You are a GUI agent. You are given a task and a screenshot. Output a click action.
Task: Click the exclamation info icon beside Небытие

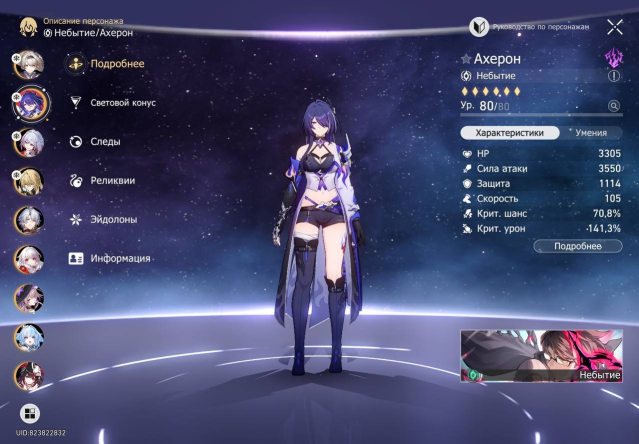pyautogui.click(x=614, y=75)
